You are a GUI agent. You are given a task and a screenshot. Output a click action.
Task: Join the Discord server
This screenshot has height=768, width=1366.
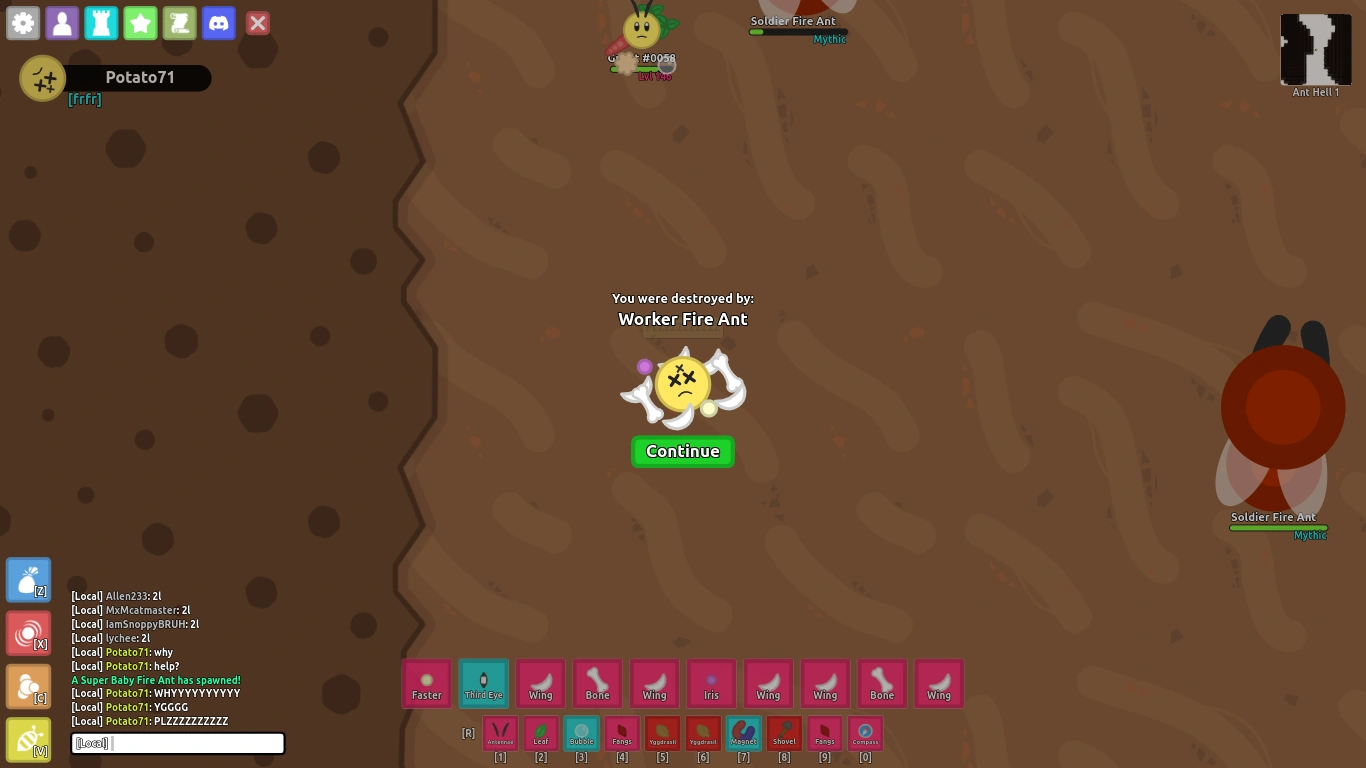coord(218,22)
